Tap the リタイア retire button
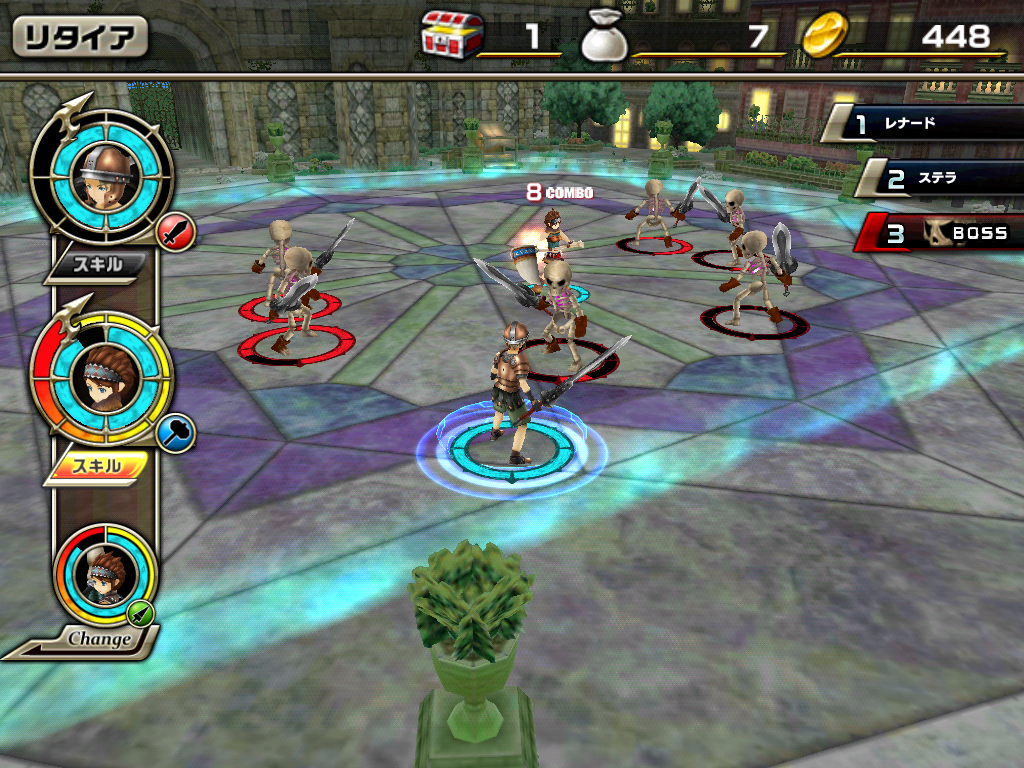 pyautogui.click(x=80, y=37)
